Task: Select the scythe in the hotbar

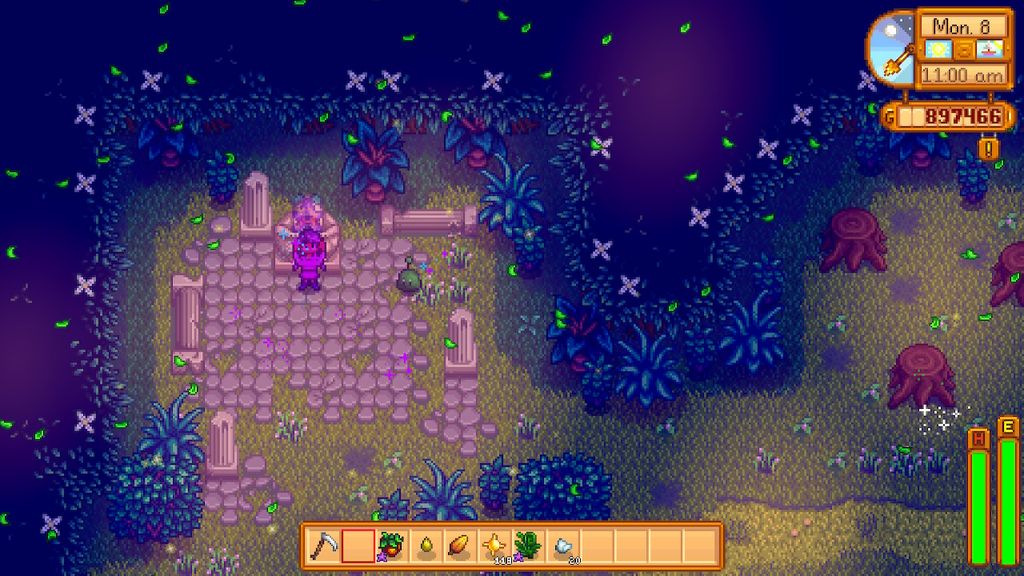Action: click(324, 546)
